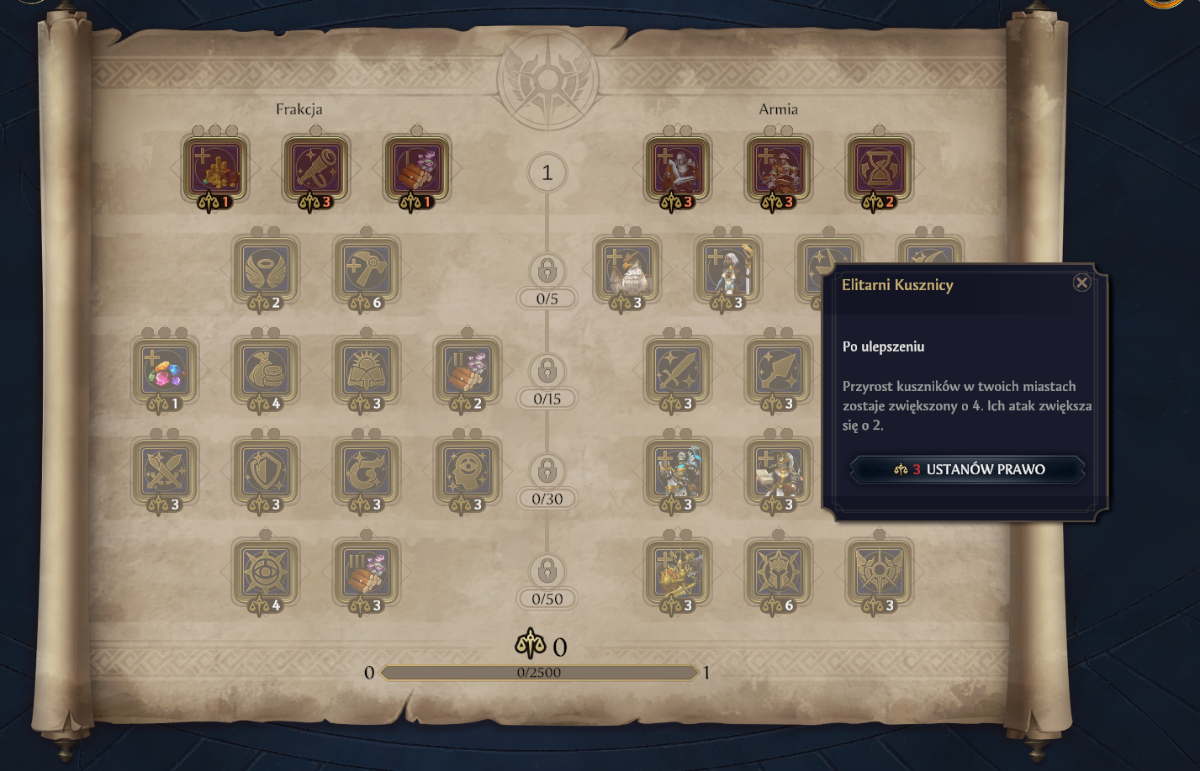1200x771 pixels.
Task: Choose the shield law icon
Action: (x=266, y=470)
